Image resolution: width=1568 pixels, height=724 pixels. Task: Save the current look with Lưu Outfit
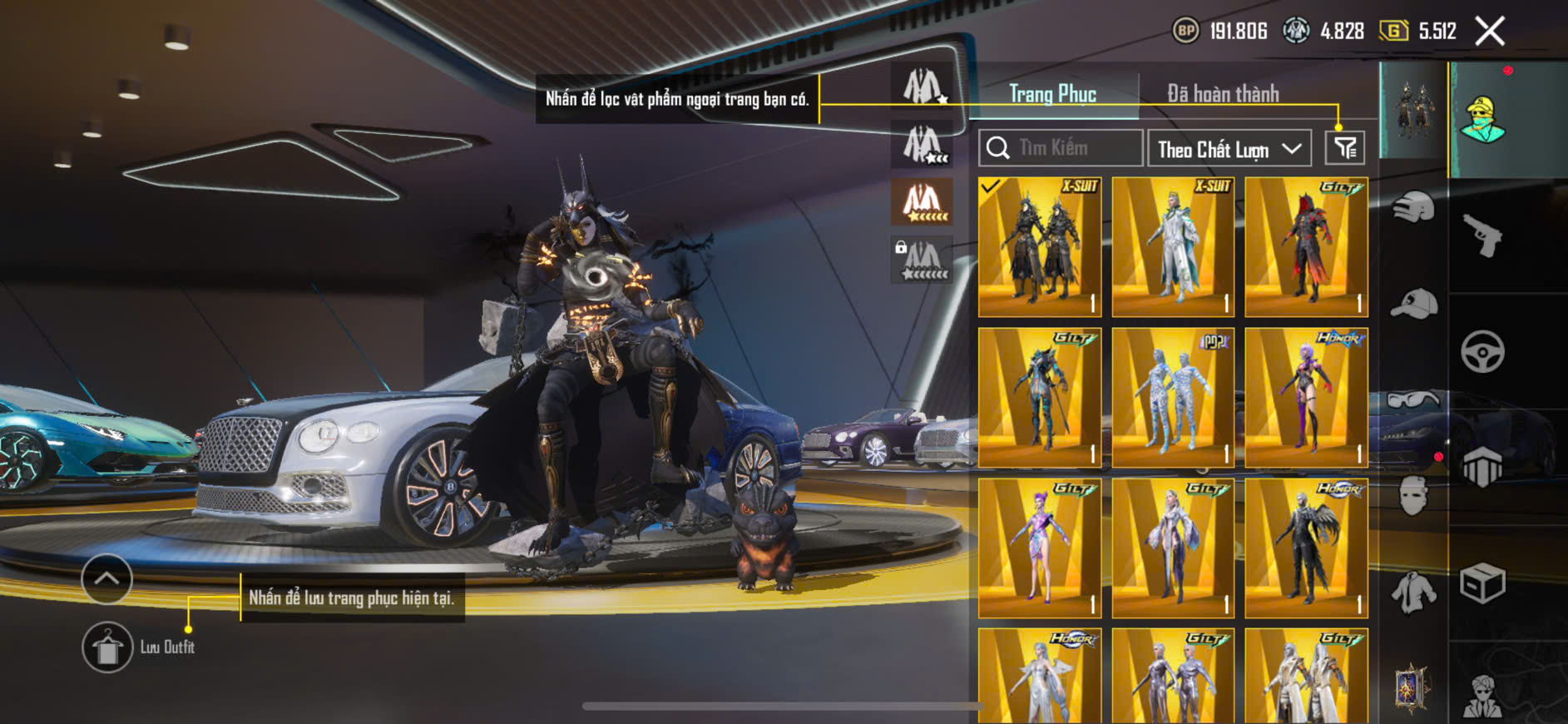pyautogui.click(x=107, y=647)
